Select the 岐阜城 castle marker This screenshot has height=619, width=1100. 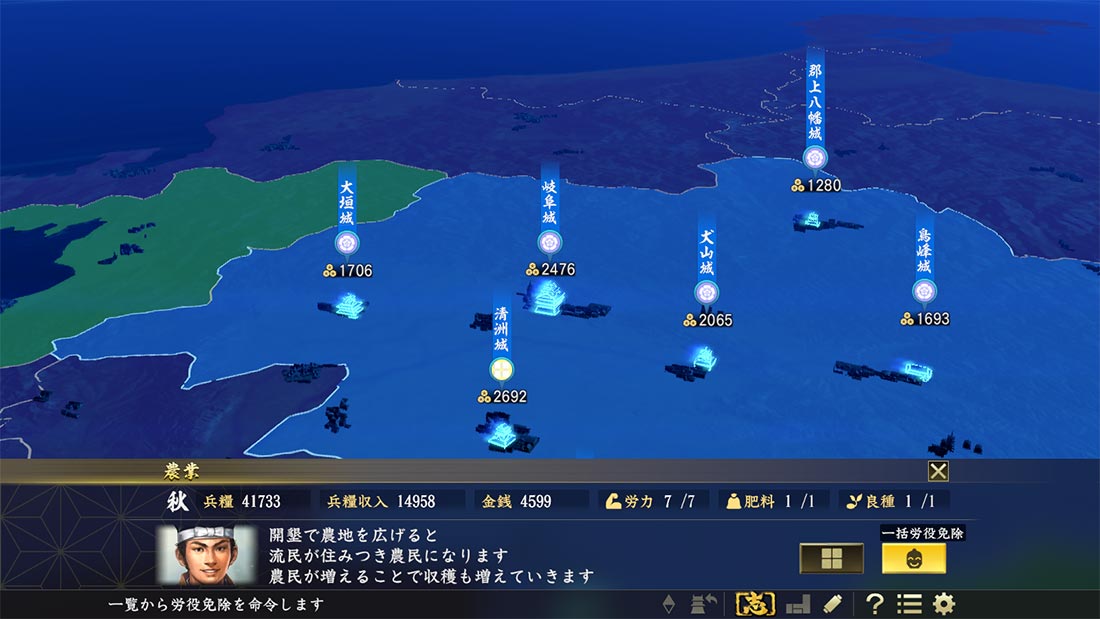point(548,242)
